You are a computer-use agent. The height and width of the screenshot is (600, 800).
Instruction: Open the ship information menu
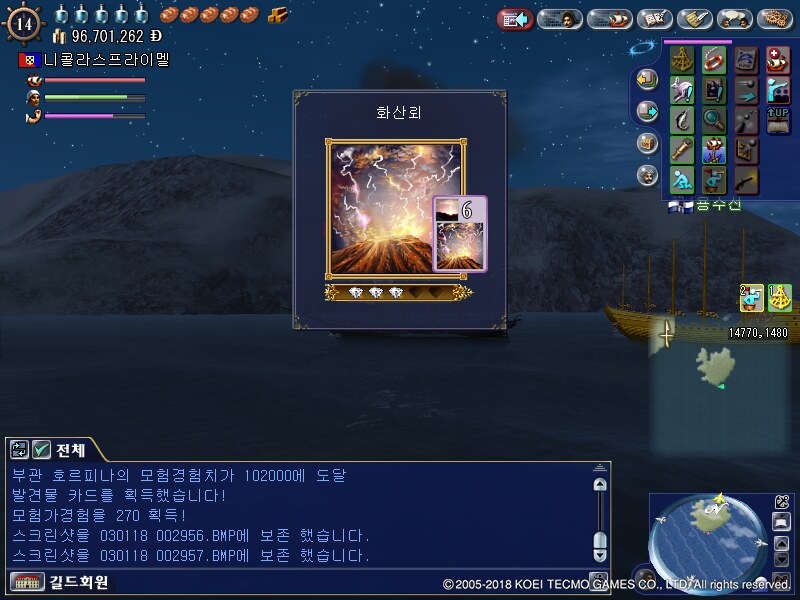[608, 19]
